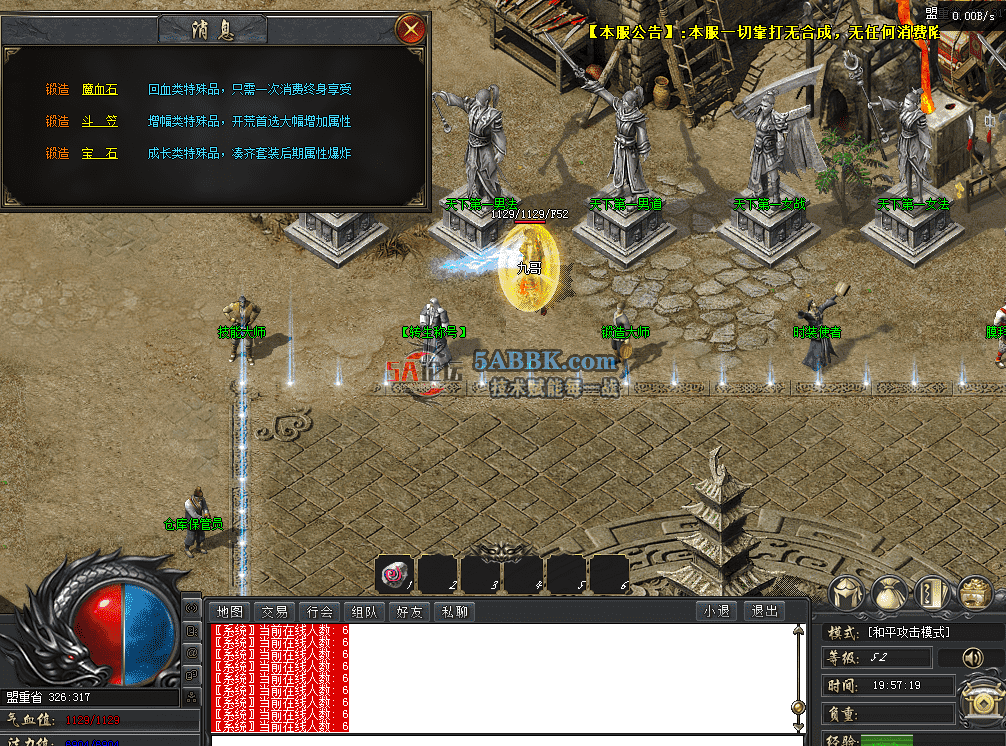This screenshot has height=746, width=1006.
Task: Click the 交易 trade button
Action: (274, 612)
